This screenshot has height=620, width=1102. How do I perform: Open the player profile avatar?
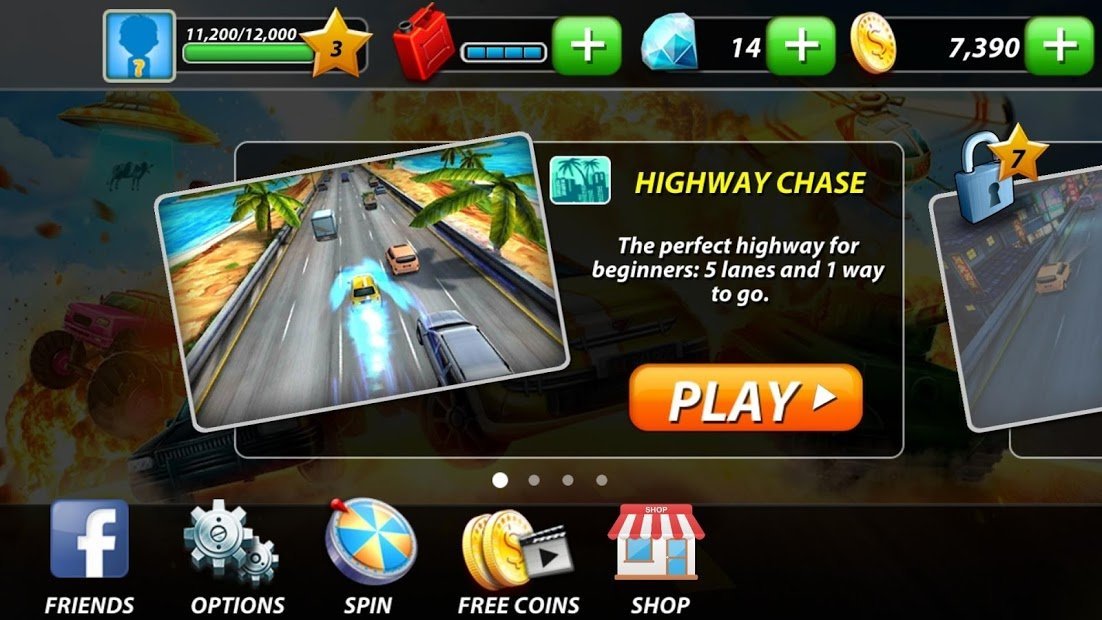tap(139, 47)
